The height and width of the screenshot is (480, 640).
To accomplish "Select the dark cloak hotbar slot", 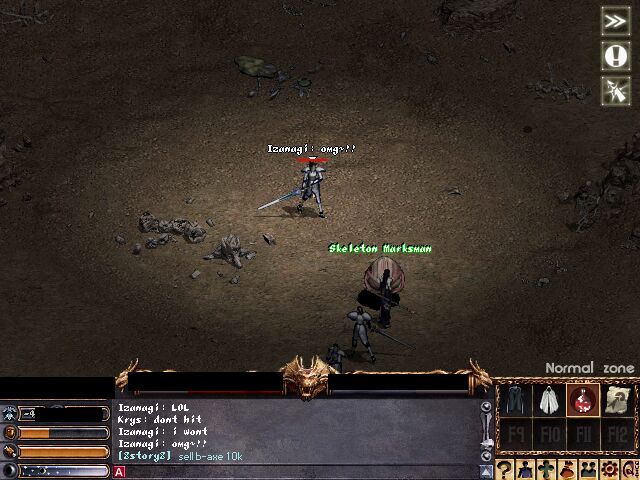I will tap(514, 399).
